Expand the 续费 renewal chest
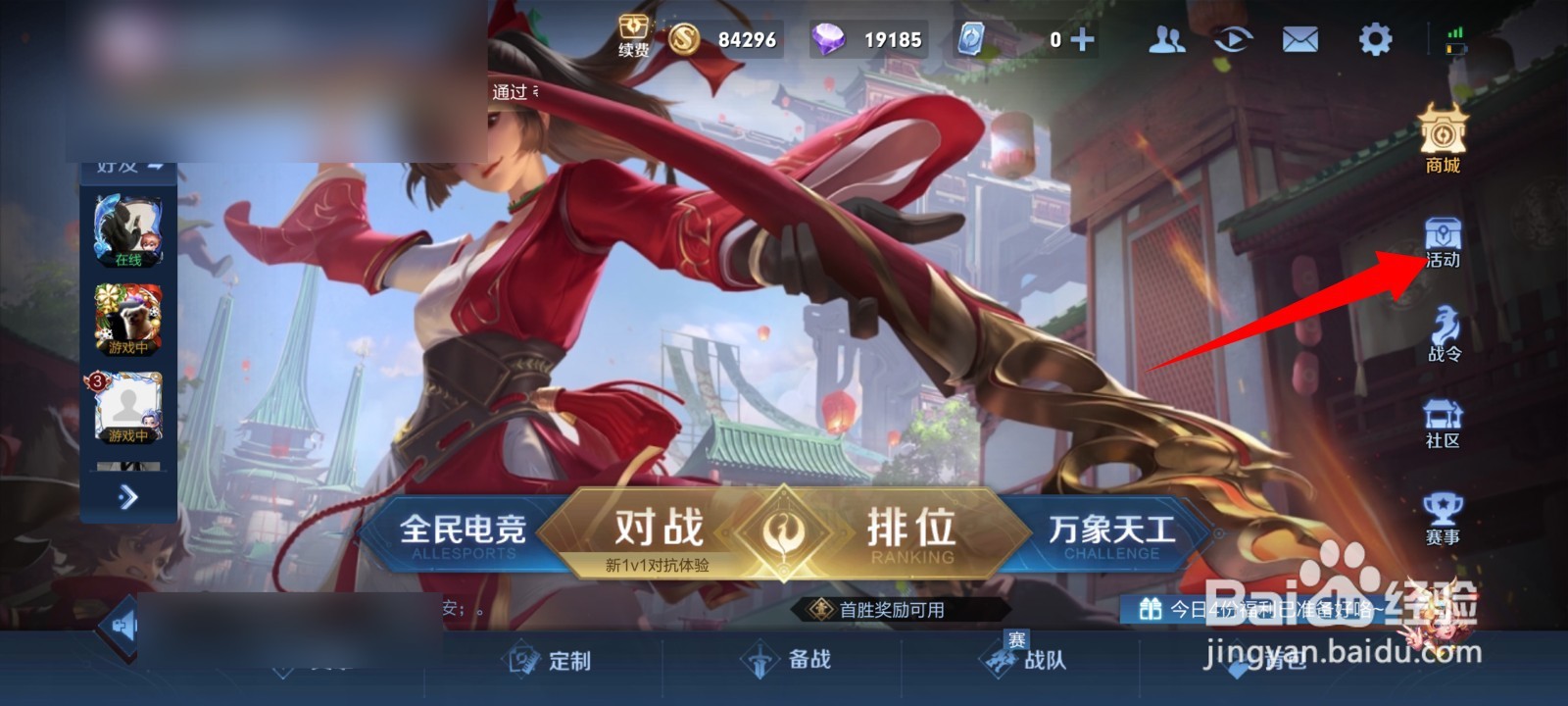Image resolution: width=1568 pixels, height=706 pixels. (633, 31)
